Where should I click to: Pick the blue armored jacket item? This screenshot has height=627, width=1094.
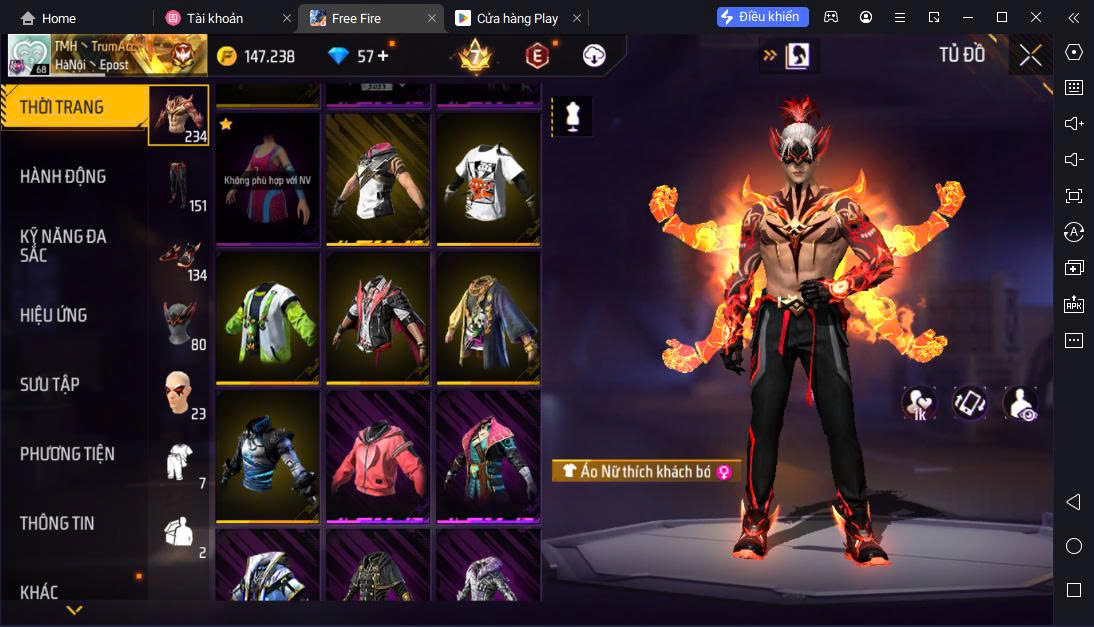267,456
